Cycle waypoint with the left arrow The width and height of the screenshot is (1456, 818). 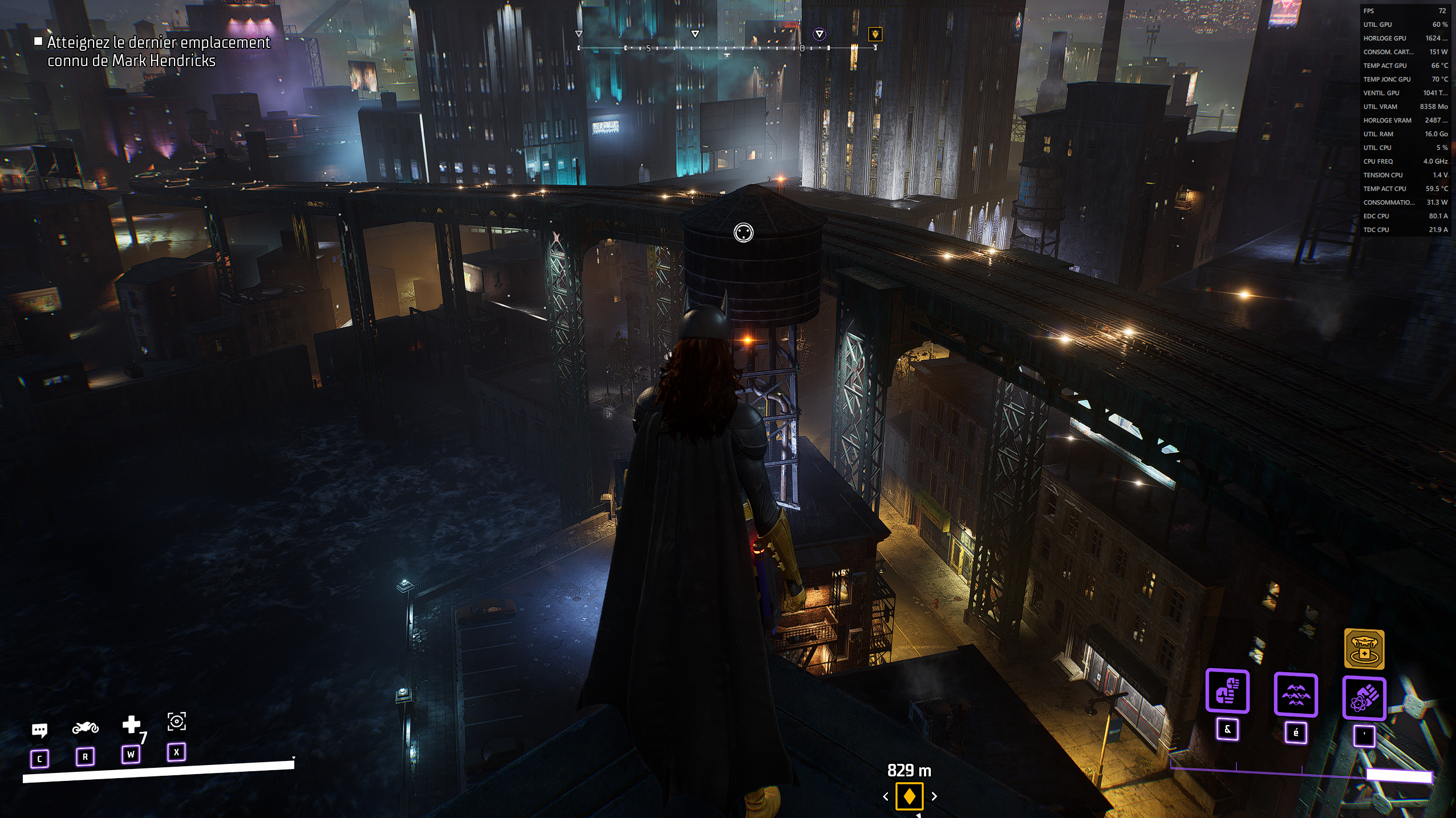point(886,796)
